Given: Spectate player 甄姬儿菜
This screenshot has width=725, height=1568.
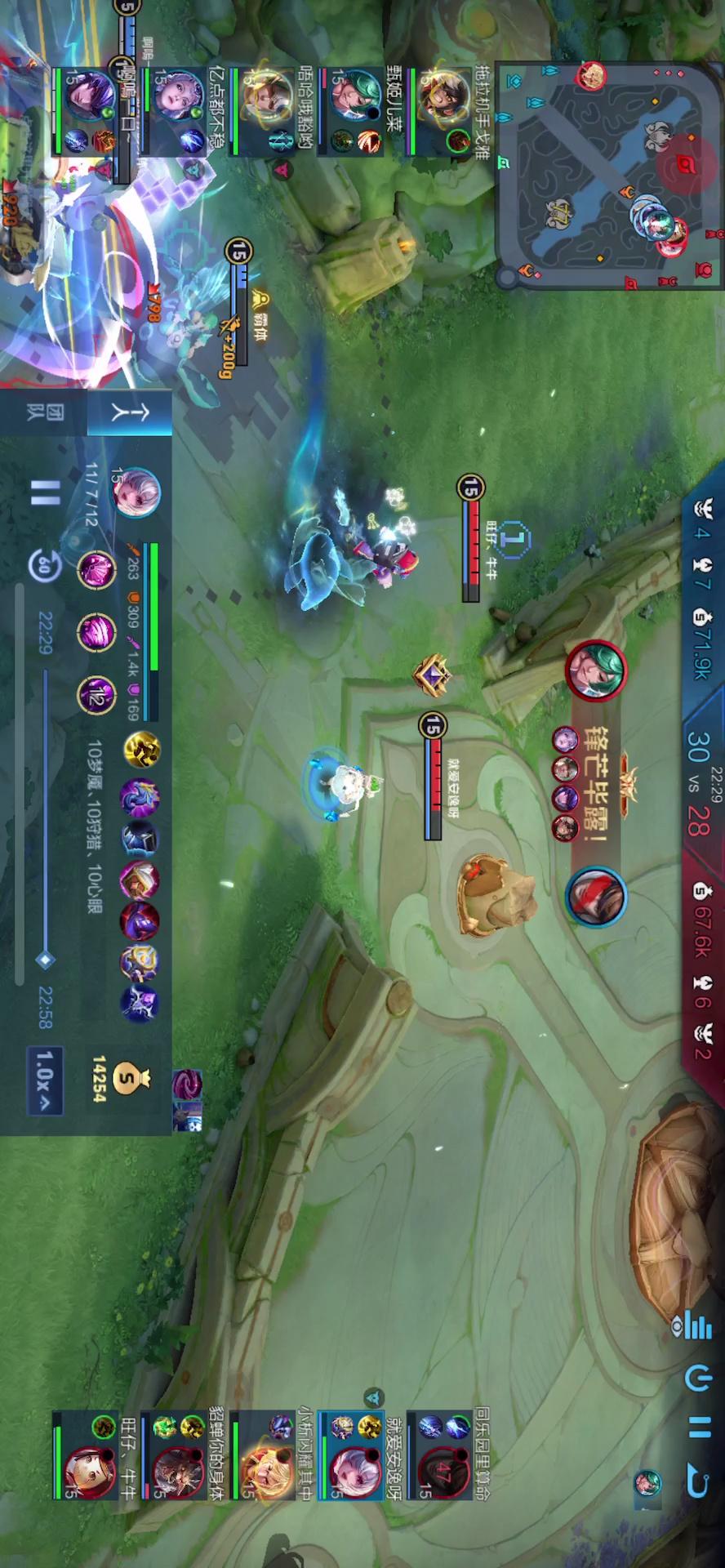Looking at the screenshot, I should point(356,111).
